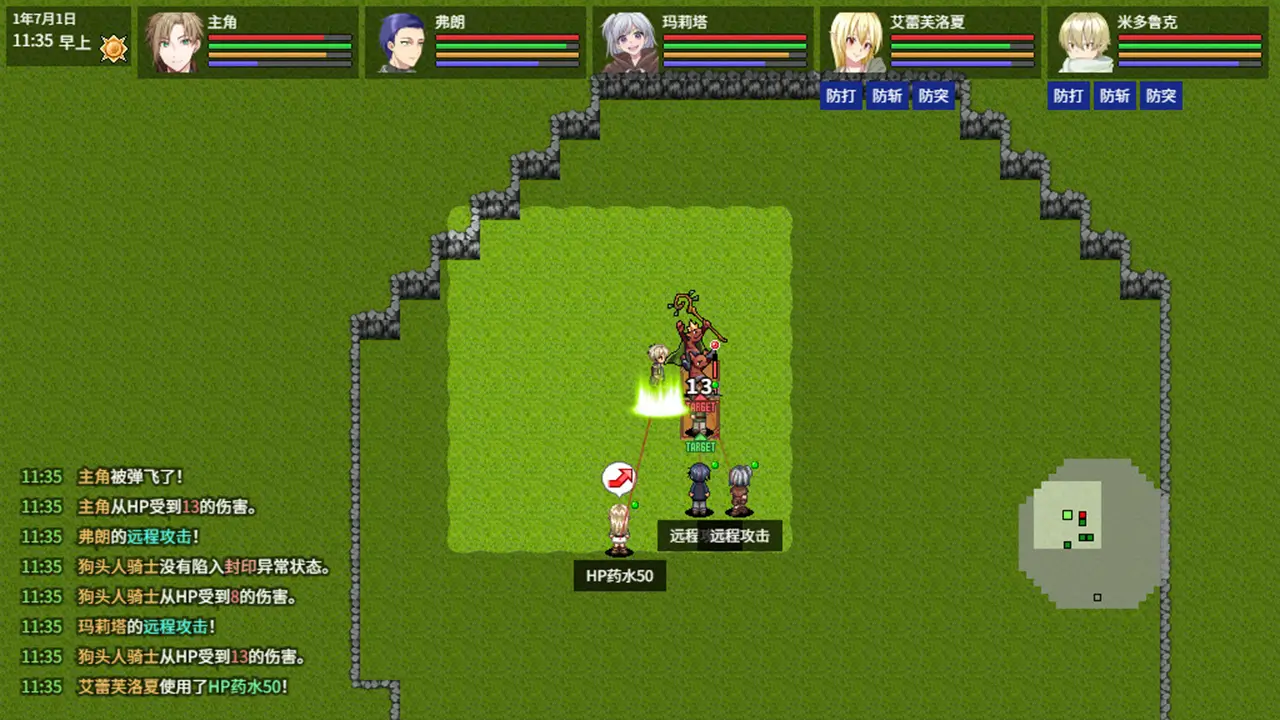This screenshot has width=1280, height=720.
Task: Toggle 防打 defense under 艾蕾芙洛夏
Action: (x=841, y=96)
